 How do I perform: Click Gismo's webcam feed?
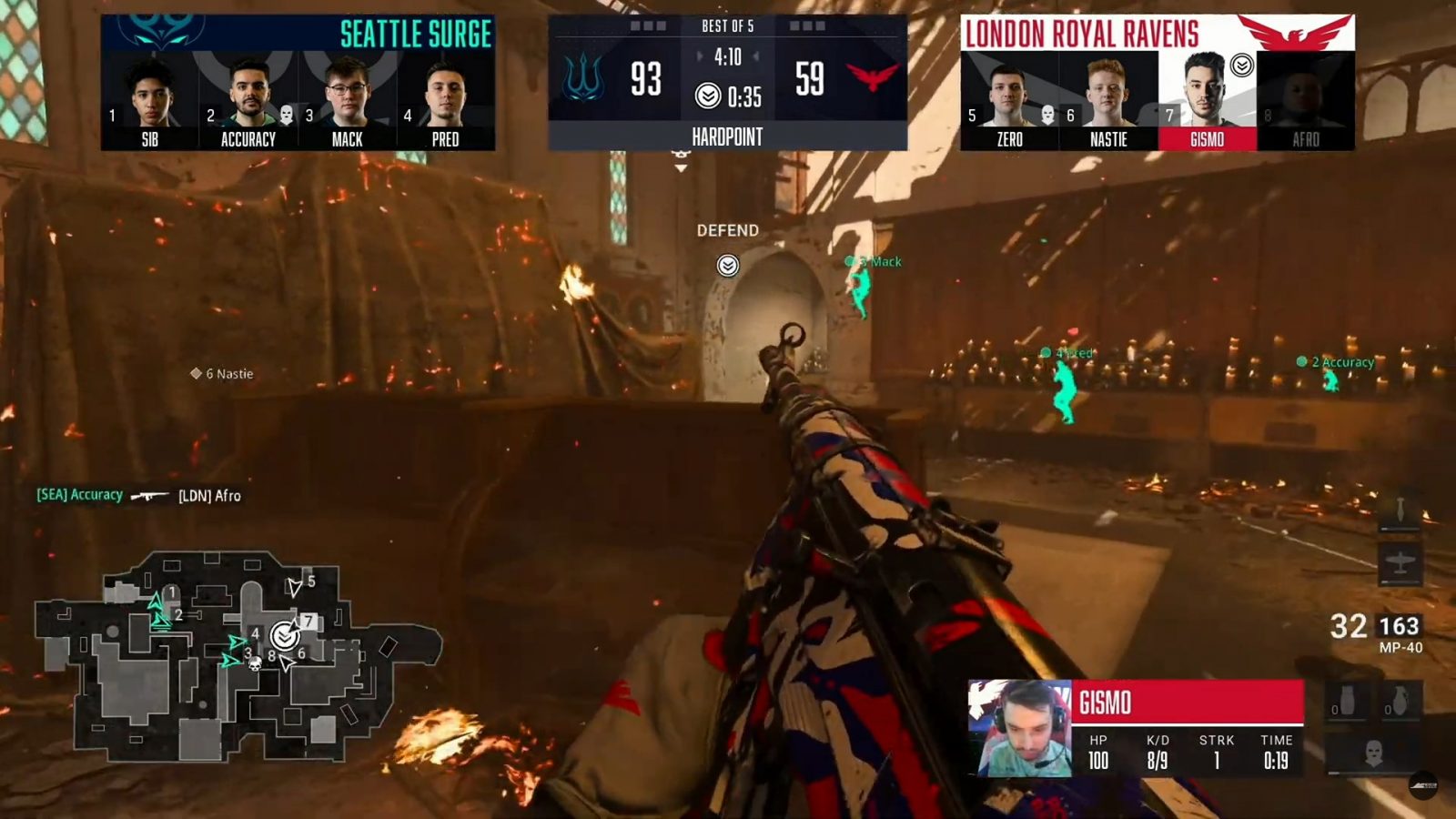click(x=1020, y=728)
